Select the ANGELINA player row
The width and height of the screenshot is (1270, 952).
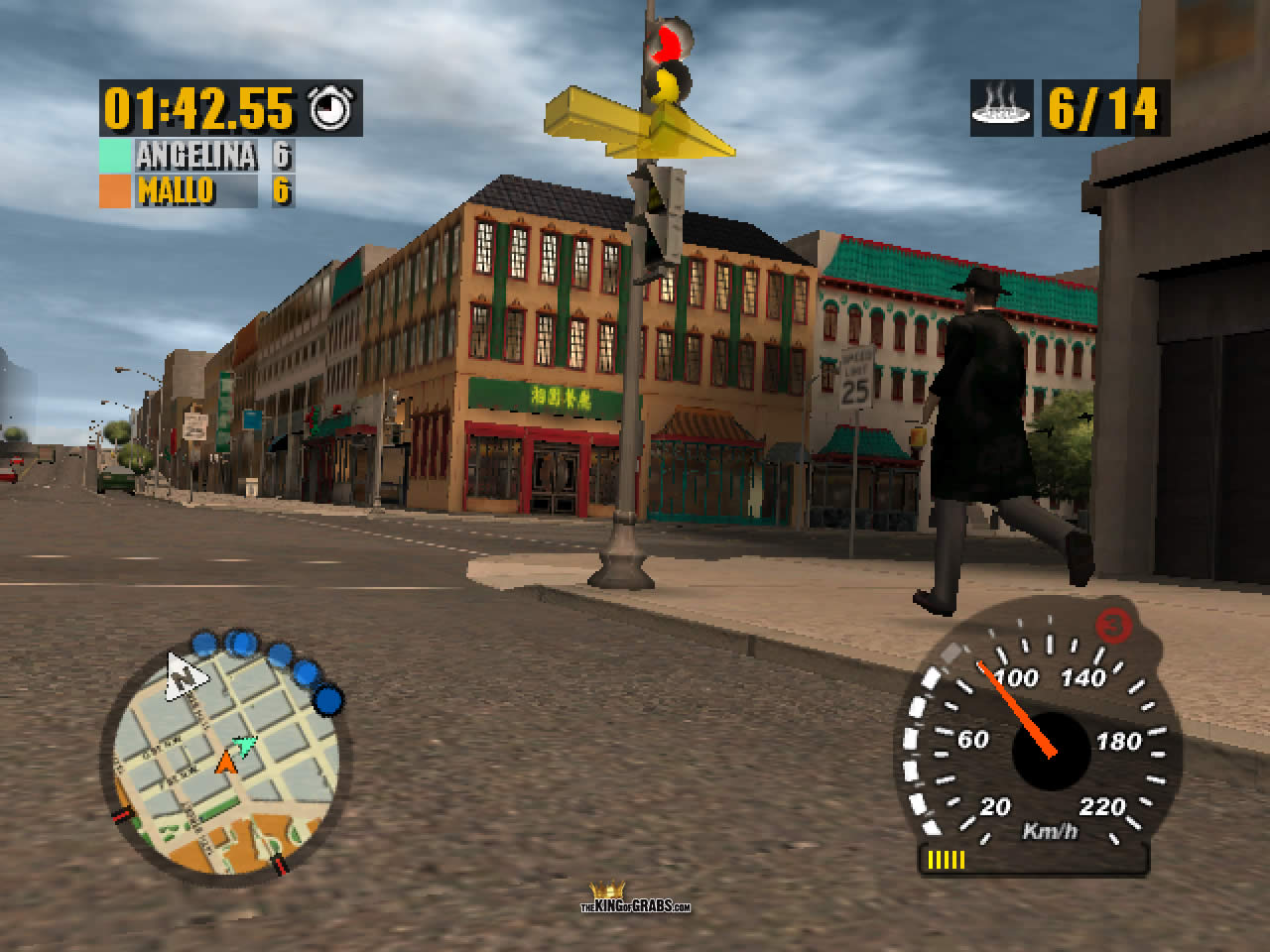(195, 156)
